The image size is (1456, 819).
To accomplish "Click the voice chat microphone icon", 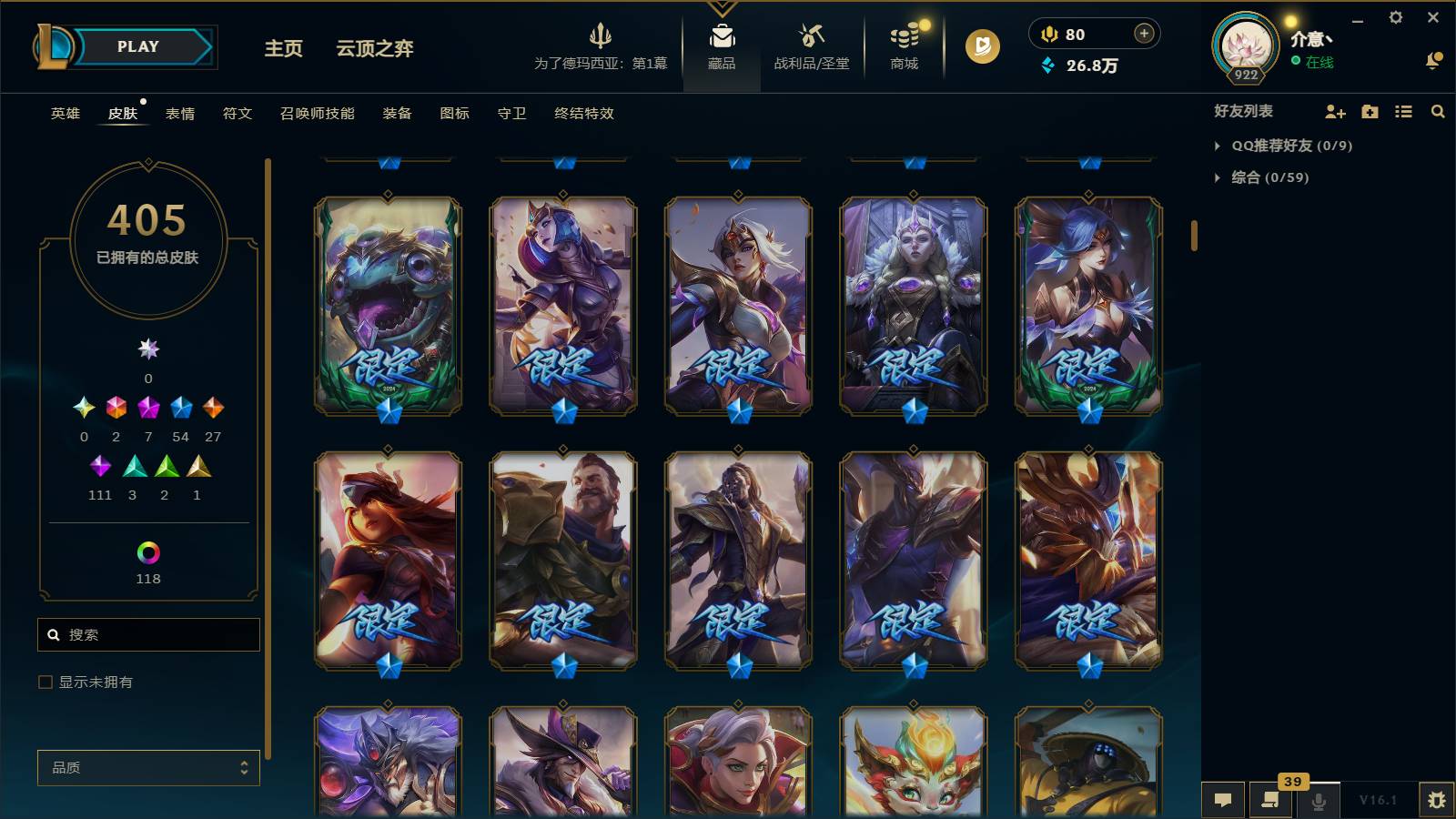I will point(1318,801).
